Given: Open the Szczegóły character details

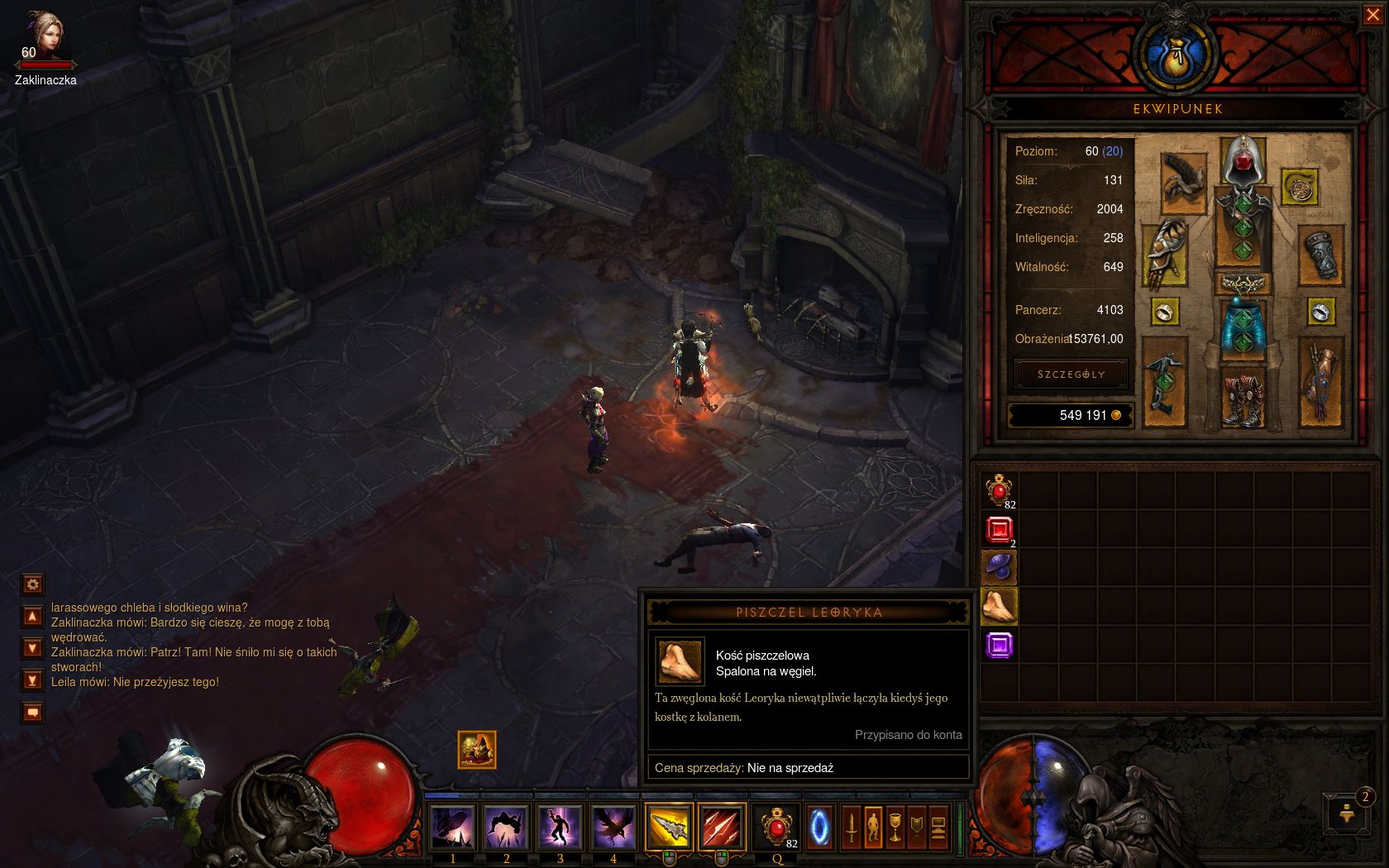Looking at the screenshot, I should 1071,374.
